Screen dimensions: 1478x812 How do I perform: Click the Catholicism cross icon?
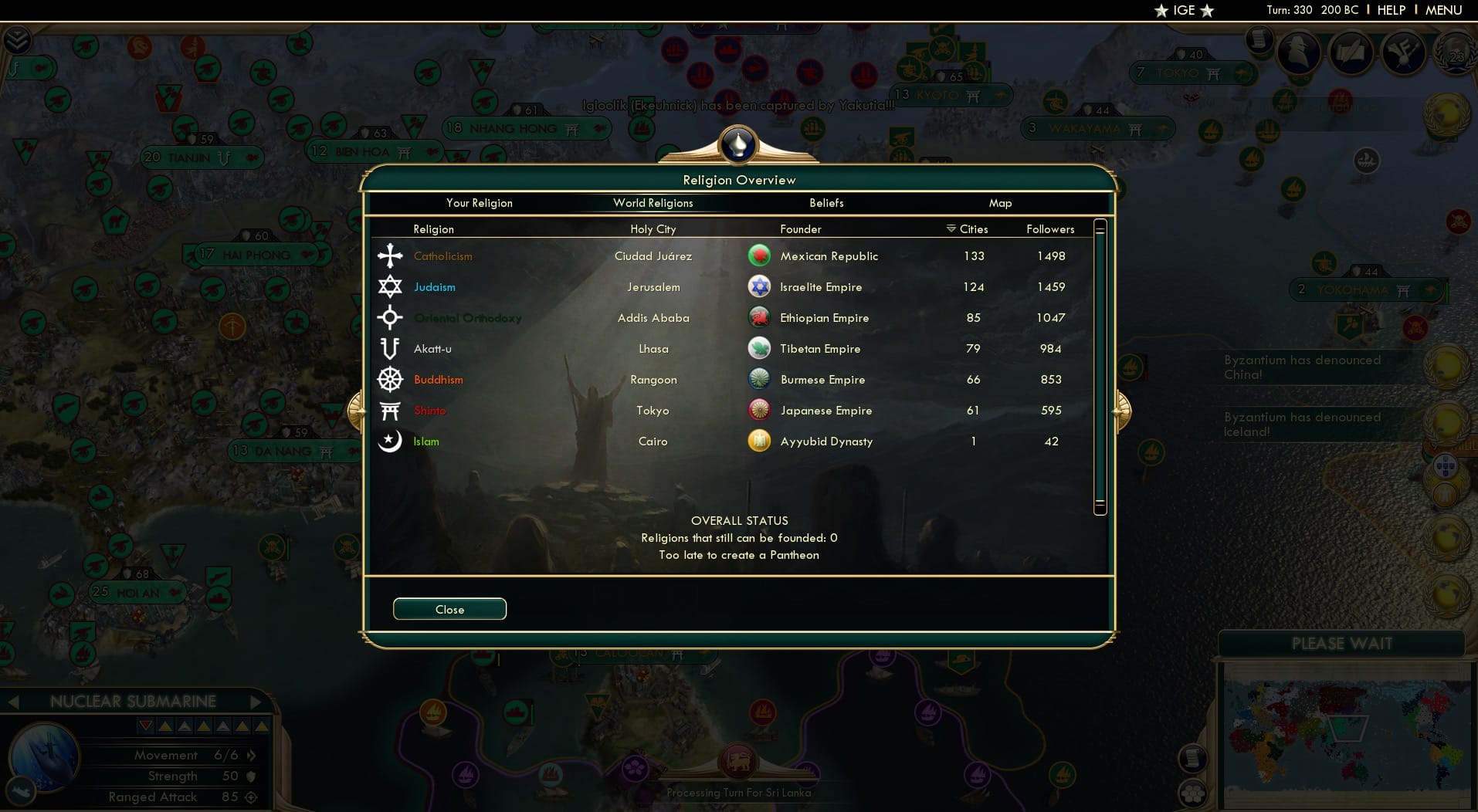[391, 255]
